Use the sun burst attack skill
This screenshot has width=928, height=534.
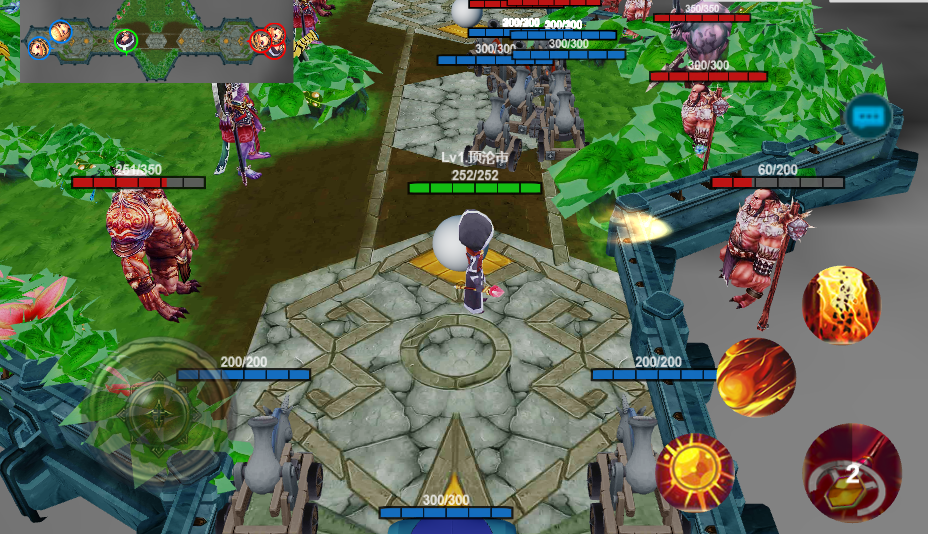pos(694,472)
